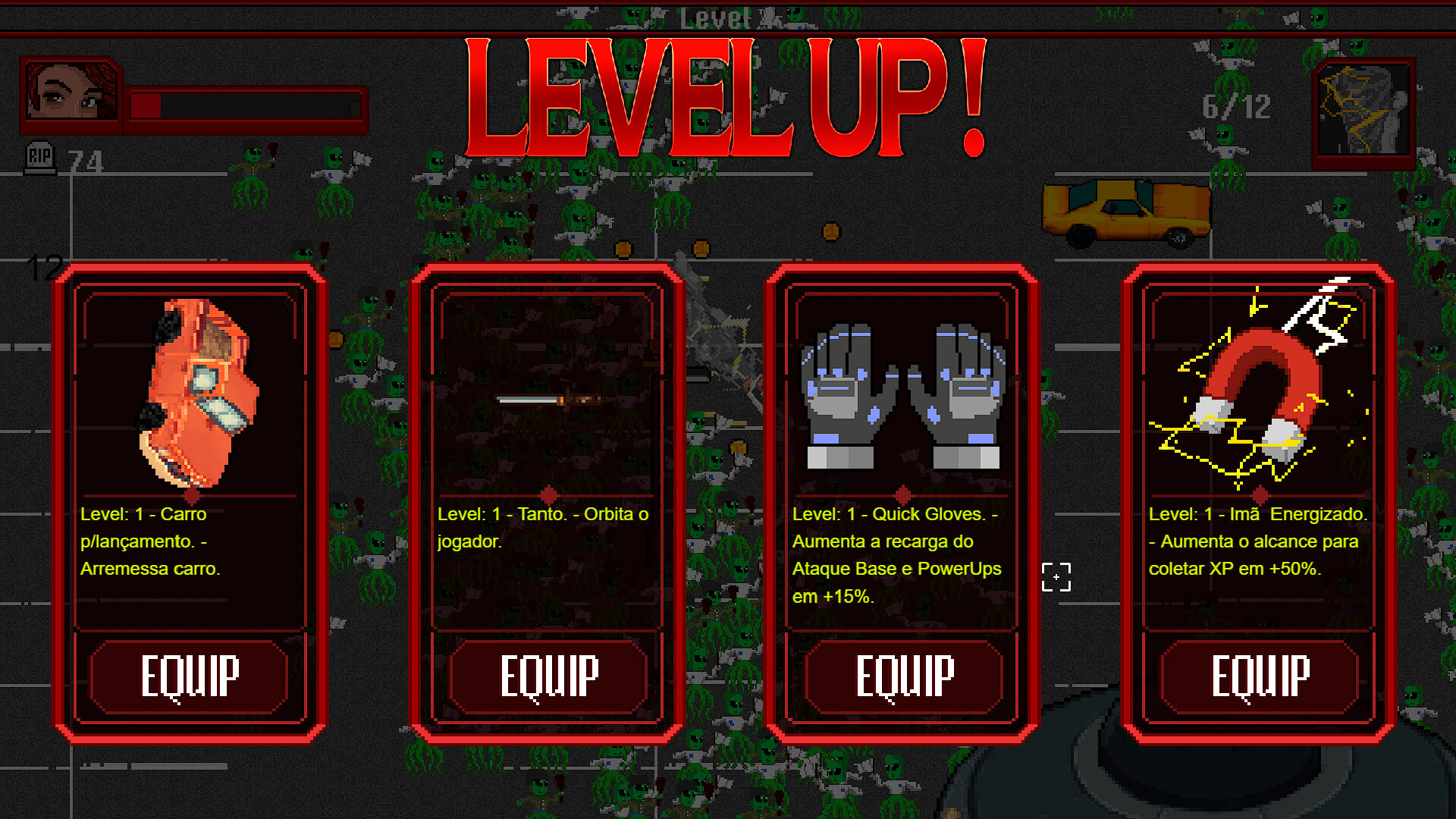
Task: Expand the Quick Gloves description text
Action: pos(897,554)
